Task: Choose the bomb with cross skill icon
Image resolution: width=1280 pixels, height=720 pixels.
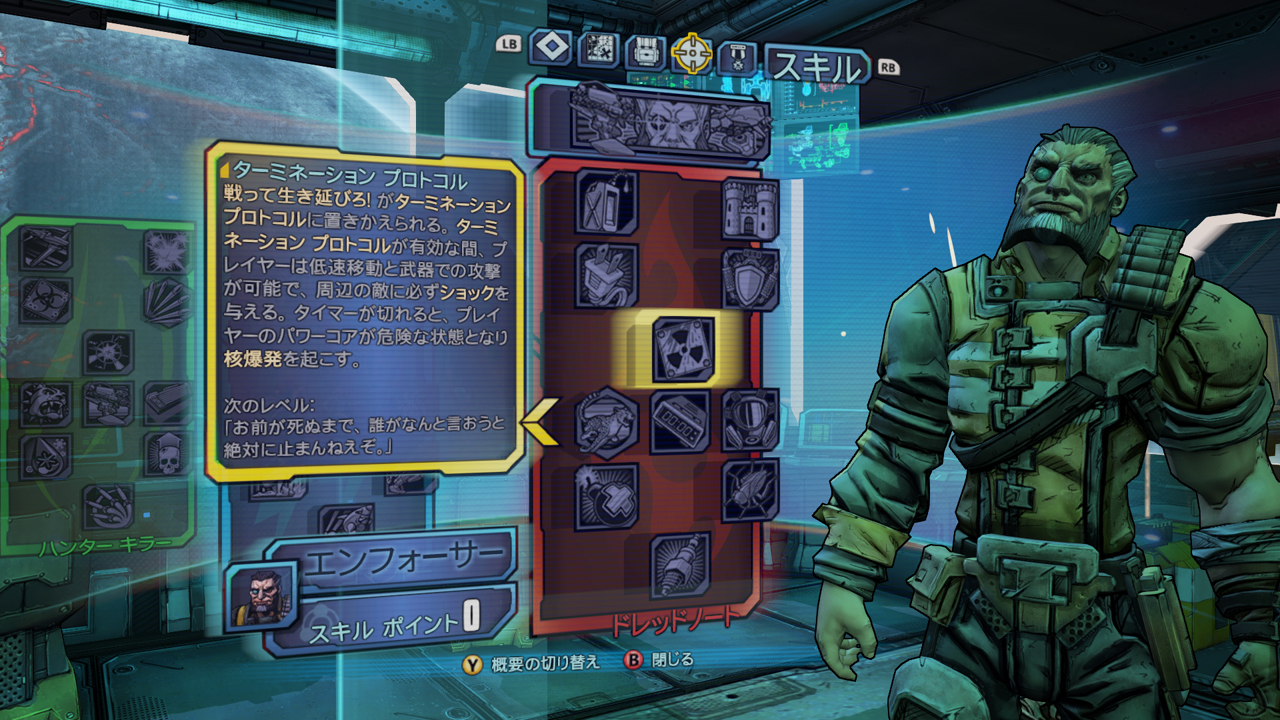Action: coord(607,496)
